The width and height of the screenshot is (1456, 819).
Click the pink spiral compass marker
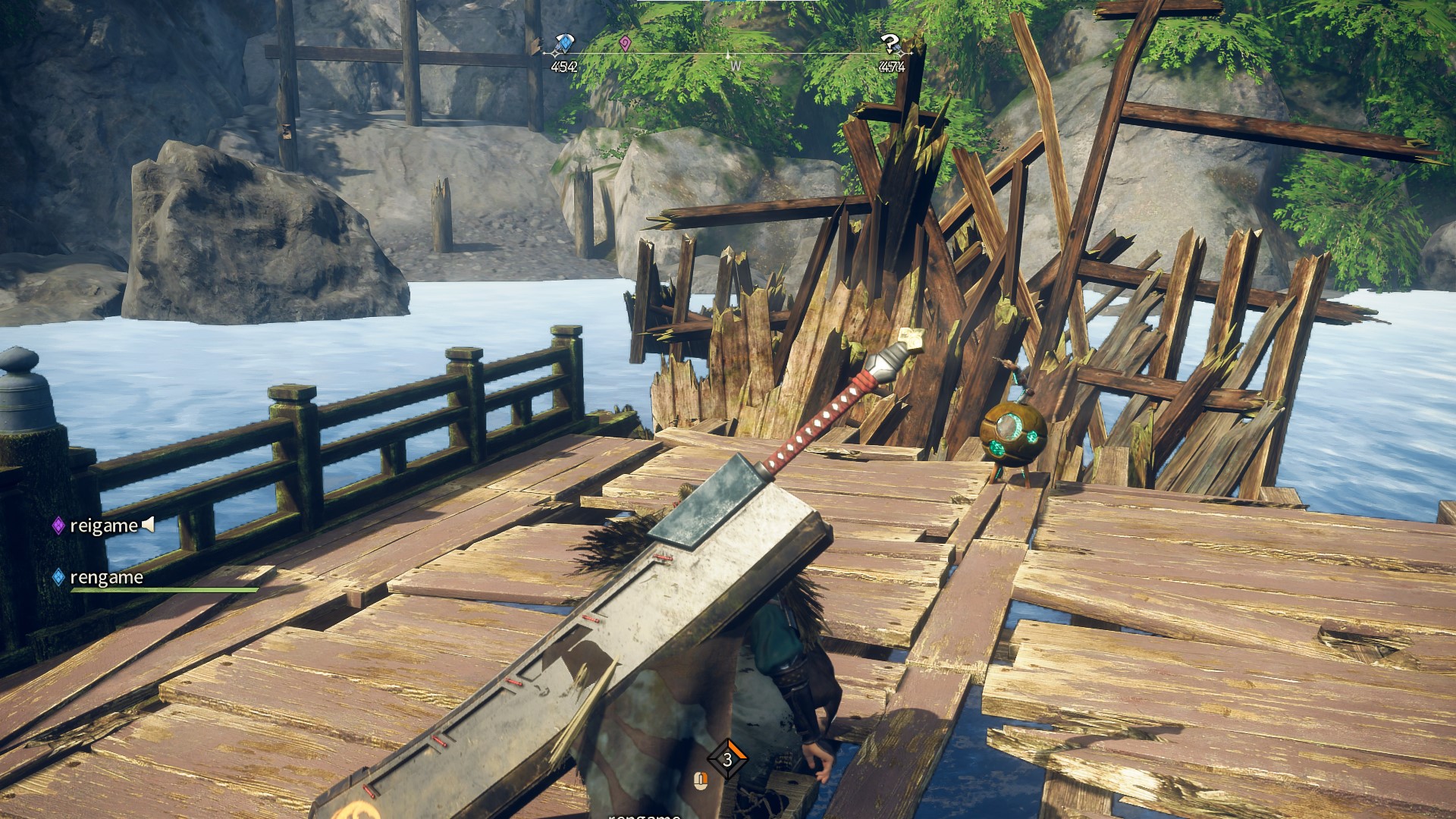pos(625,44)
